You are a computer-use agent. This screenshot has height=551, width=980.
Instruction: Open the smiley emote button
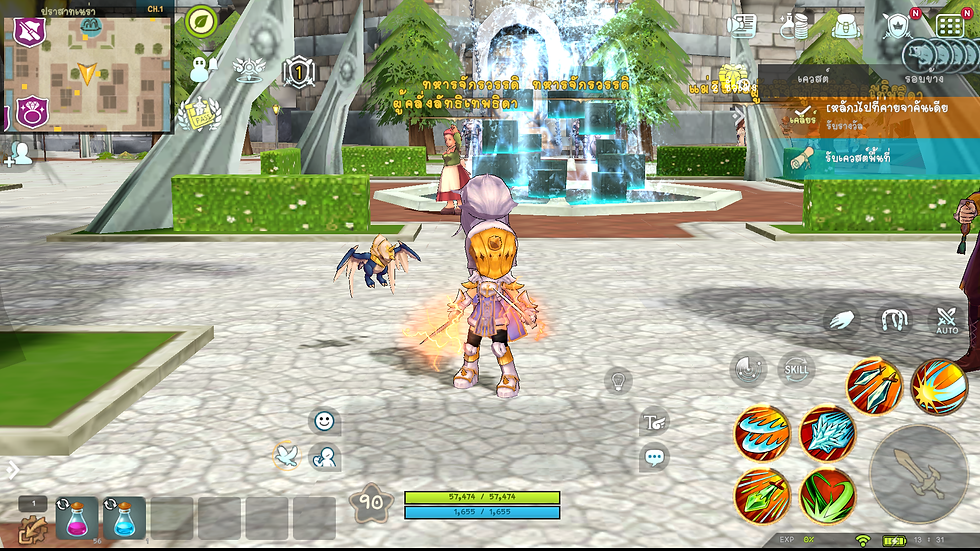[324, 421]
